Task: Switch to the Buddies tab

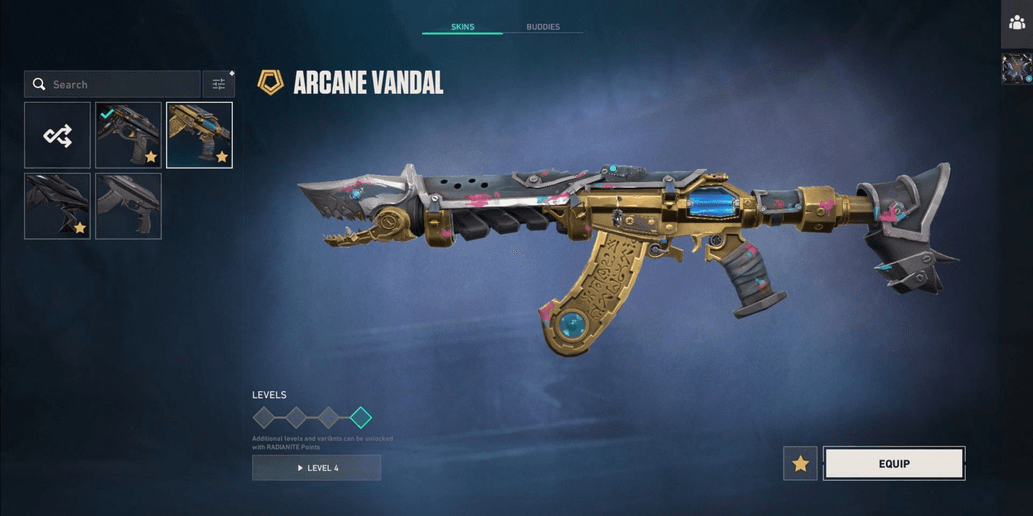Action: click(x=543, y=27)
